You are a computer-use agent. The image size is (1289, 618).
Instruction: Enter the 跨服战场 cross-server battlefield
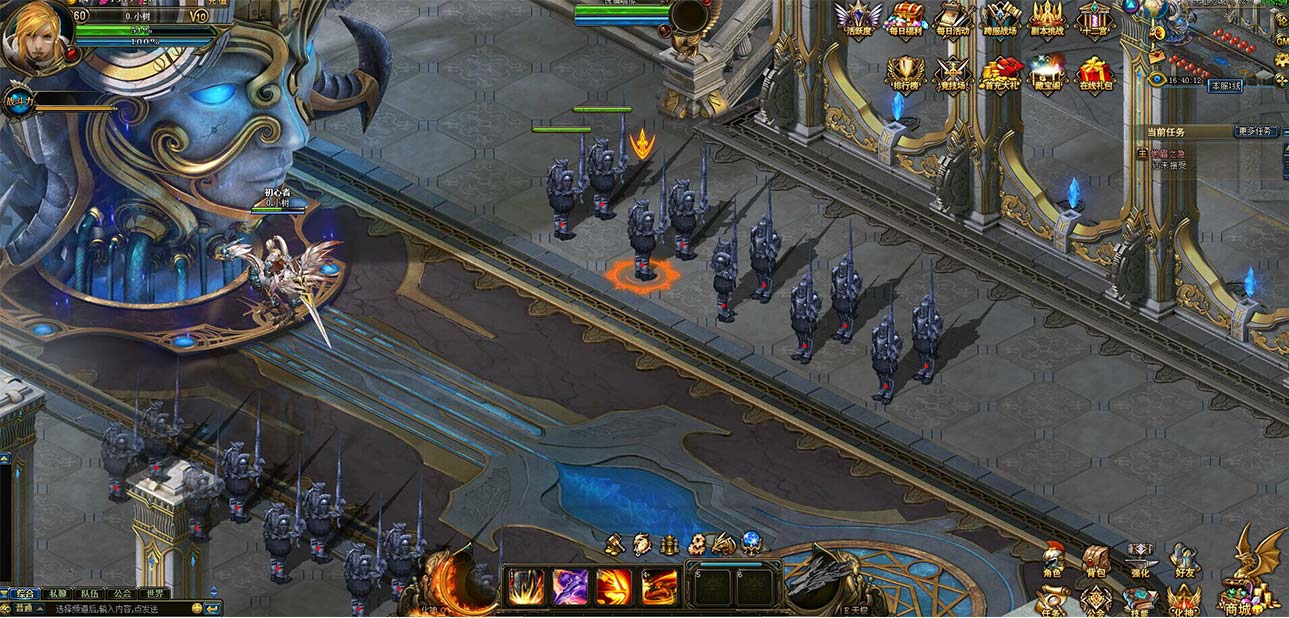coord(1000,19)
